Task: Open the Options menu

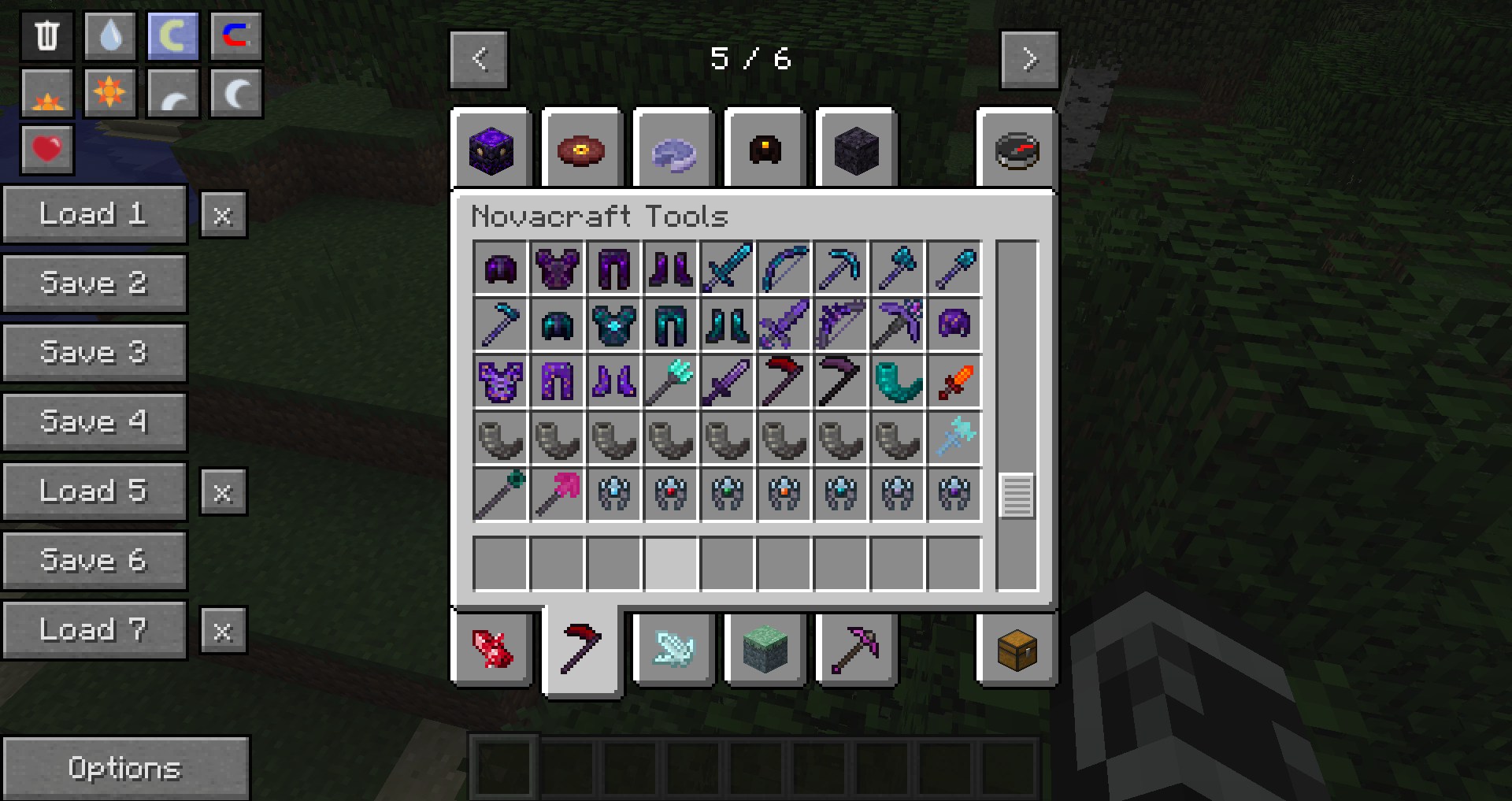Action: (126, 768)
